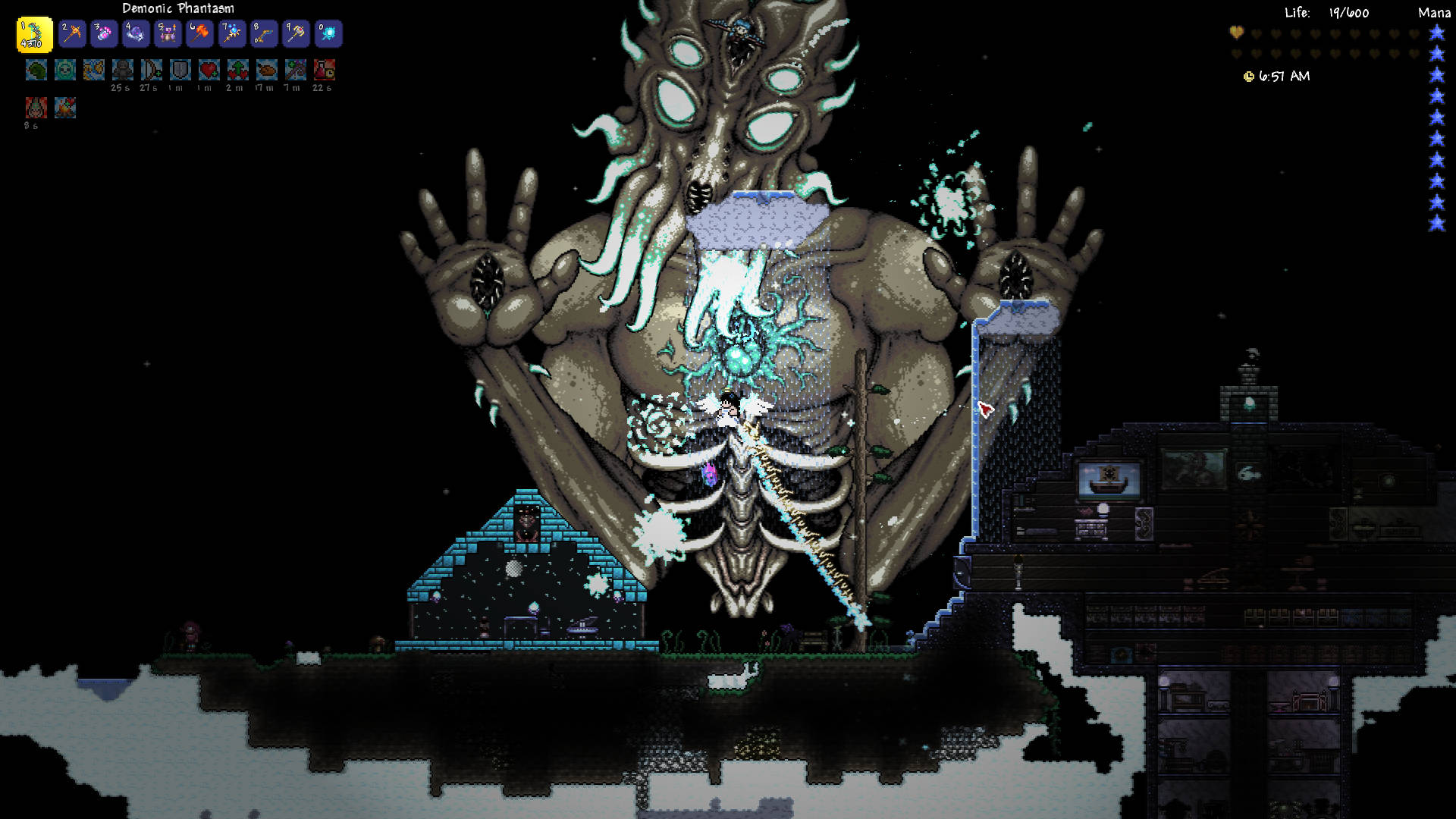Click the green arrow lifeforce buff icon
The height and width of the screenshot is (819, 1456).
(x=238, y=71)
